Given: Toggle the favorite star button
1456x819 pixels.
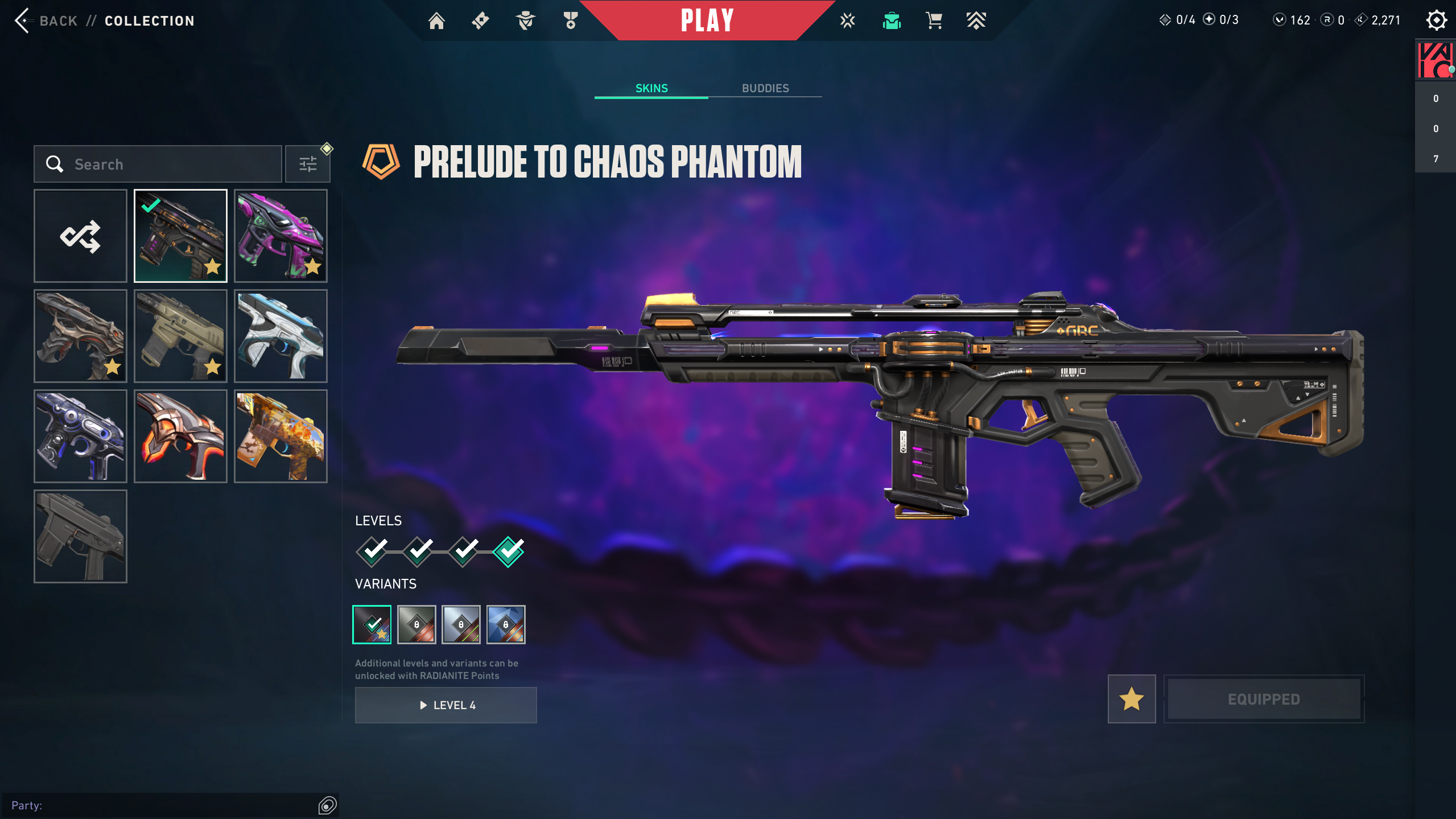Looking at the screenshot, I should 1131,699.
